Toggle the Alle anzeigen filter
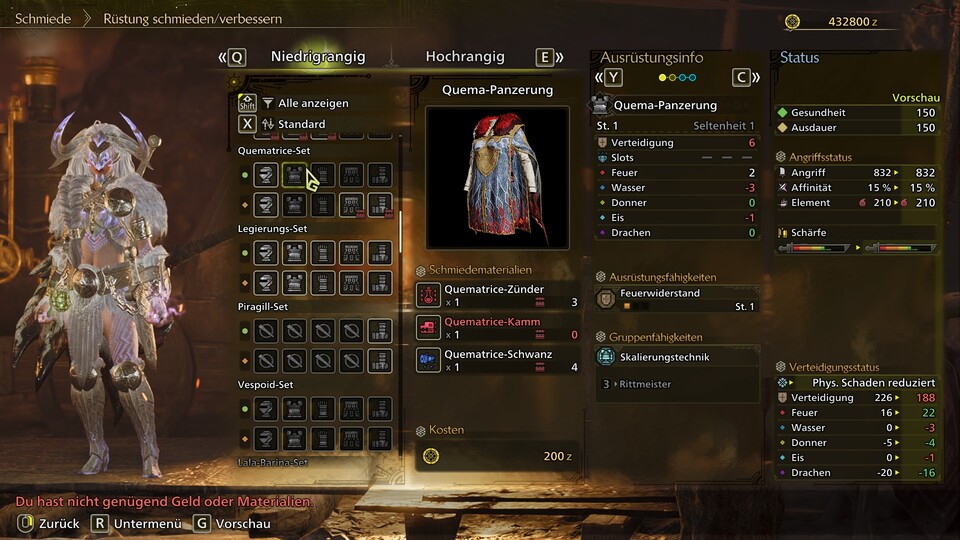The width and height of the screenshot is (960, 540). [x=312, y=103]
